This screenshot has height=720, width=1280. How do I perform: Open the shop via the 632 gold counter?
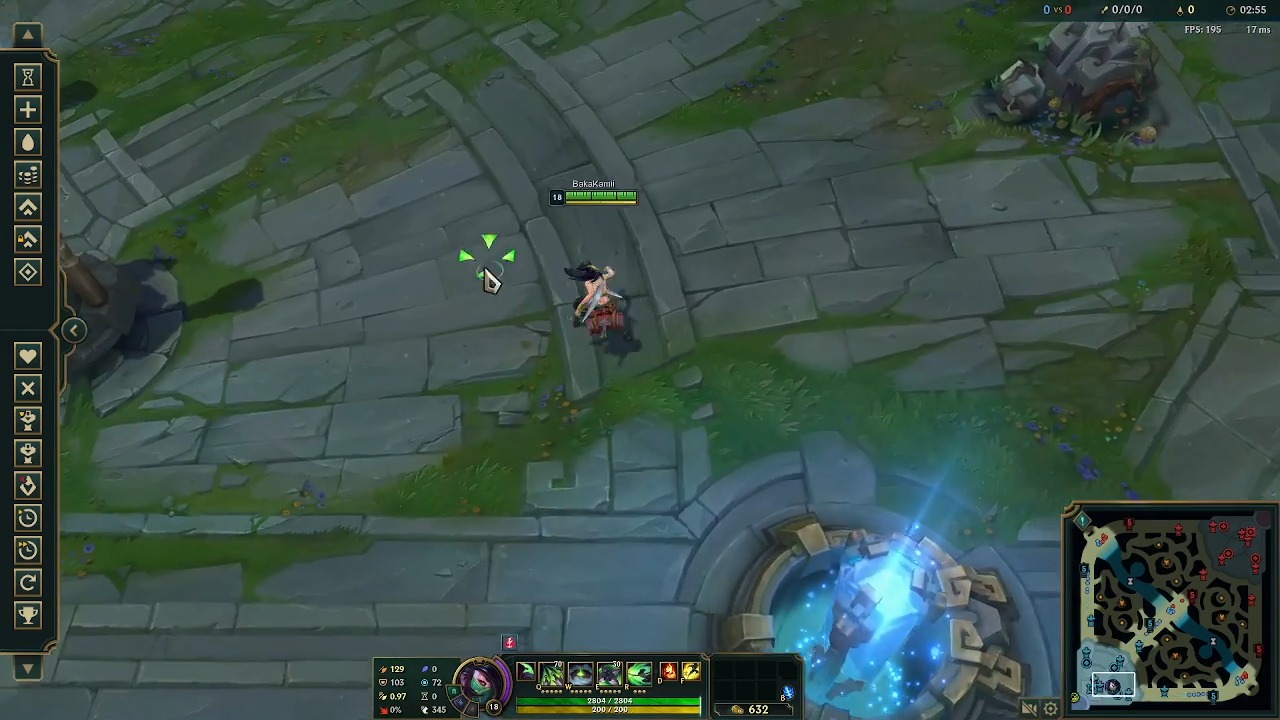(x=752, y=708)
